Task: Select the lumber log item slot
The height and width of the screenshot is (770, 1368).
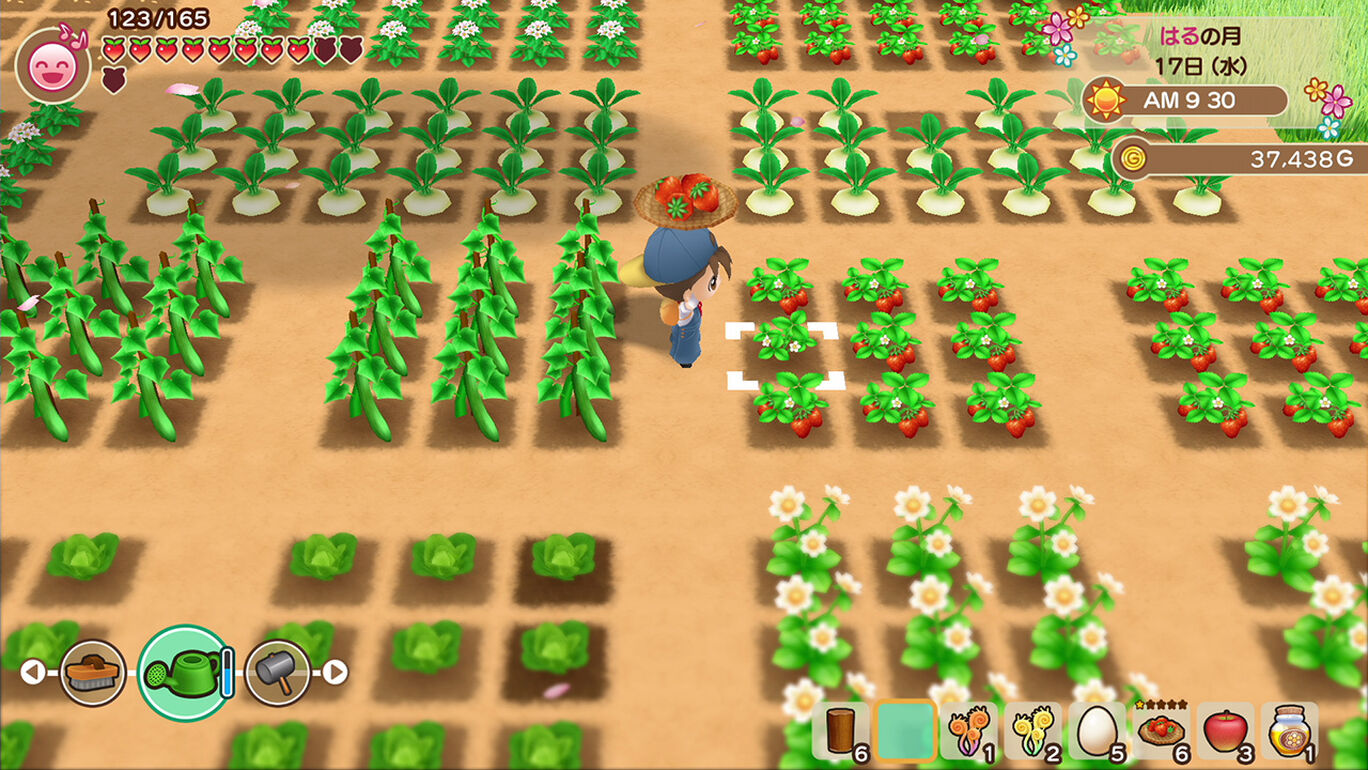Action: (840, 730)
